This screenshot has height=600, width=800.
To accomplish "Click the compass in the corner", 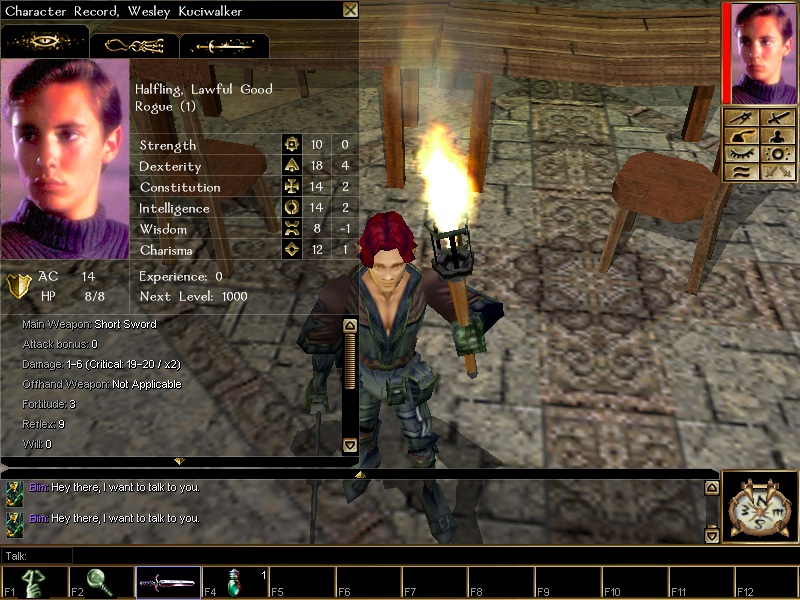I will point(757,507).
